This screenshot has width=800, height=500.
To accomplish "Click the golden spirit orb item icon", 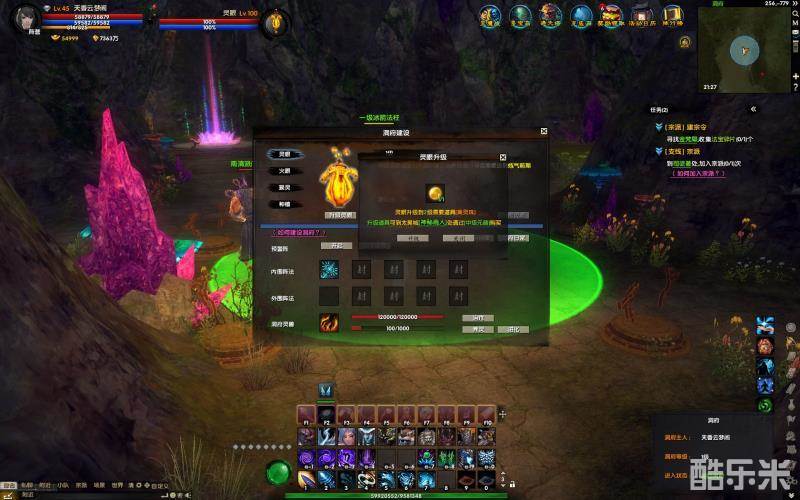I will click(438, 193).
